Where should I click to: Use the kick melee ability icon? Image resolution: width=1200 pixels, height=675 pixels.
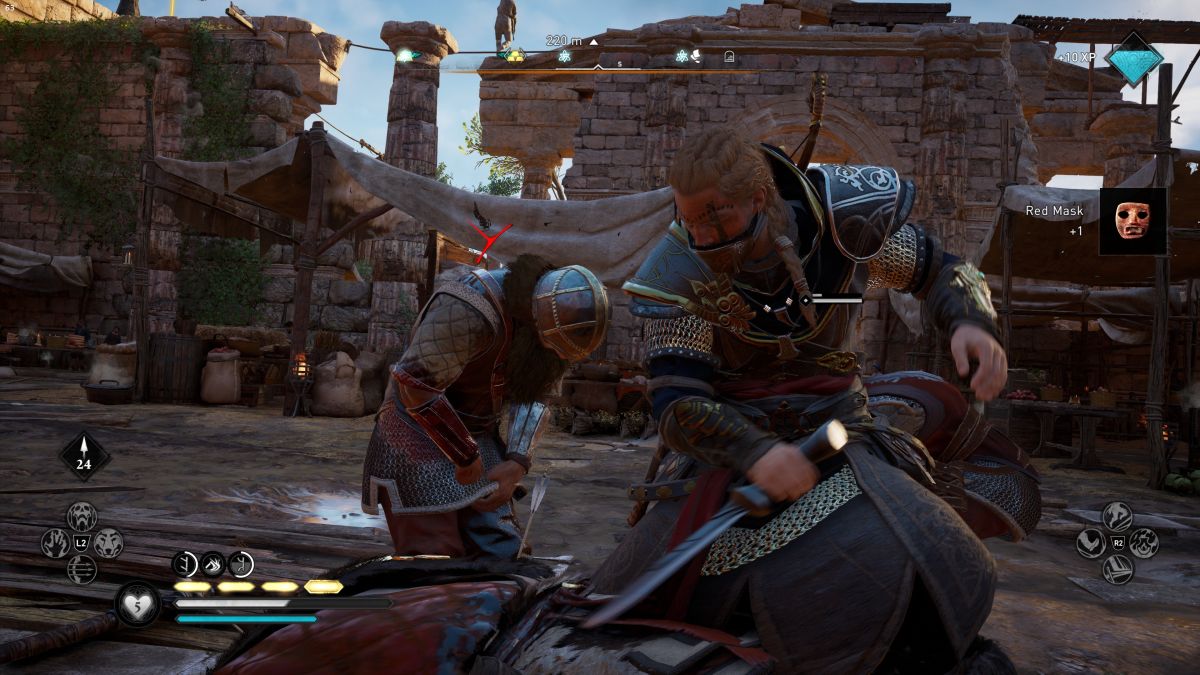[1091, 543]
